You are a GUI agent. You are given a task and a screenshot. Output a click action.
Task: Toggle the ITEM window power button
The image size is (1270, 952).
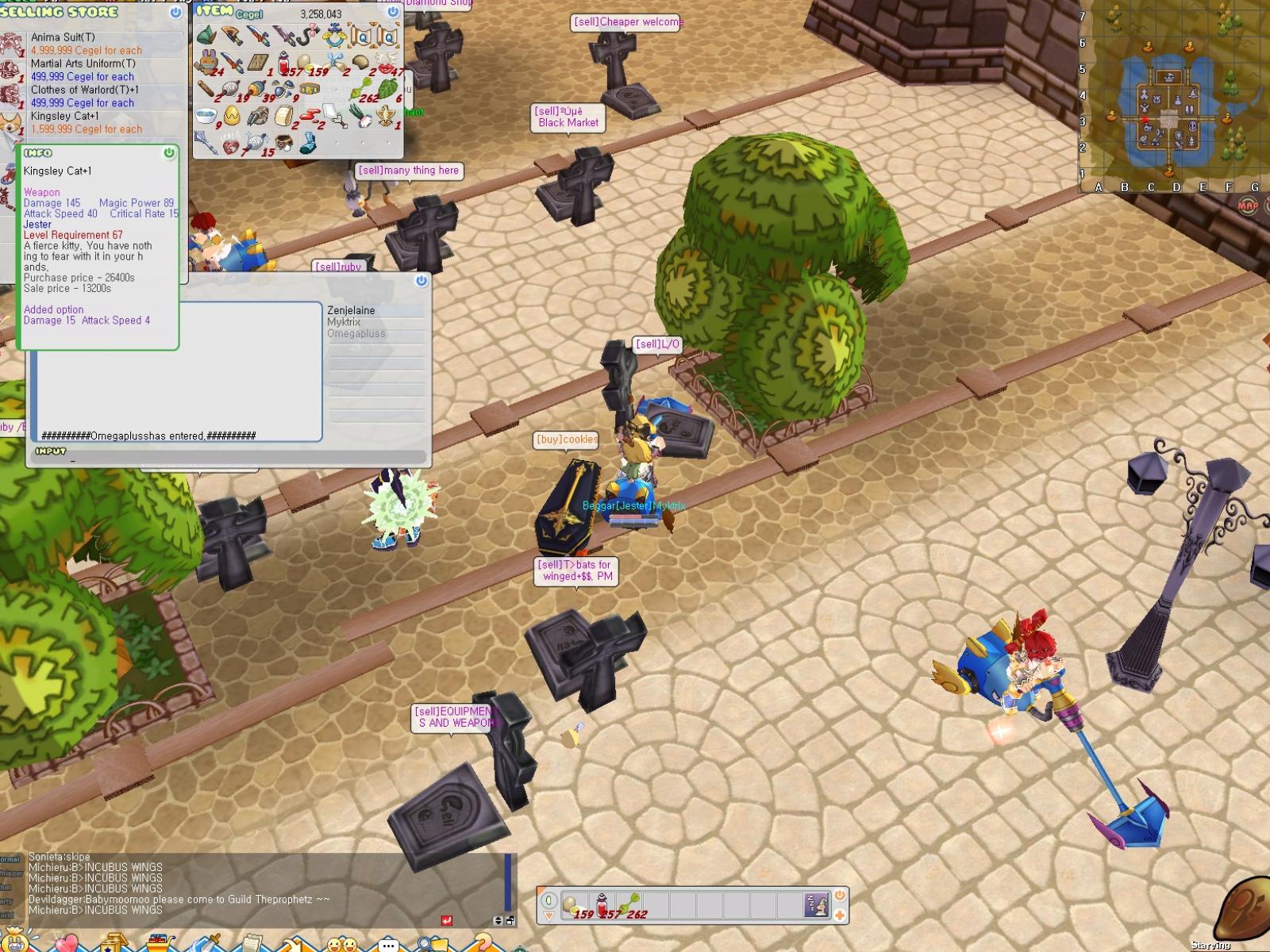coord(392,13)
